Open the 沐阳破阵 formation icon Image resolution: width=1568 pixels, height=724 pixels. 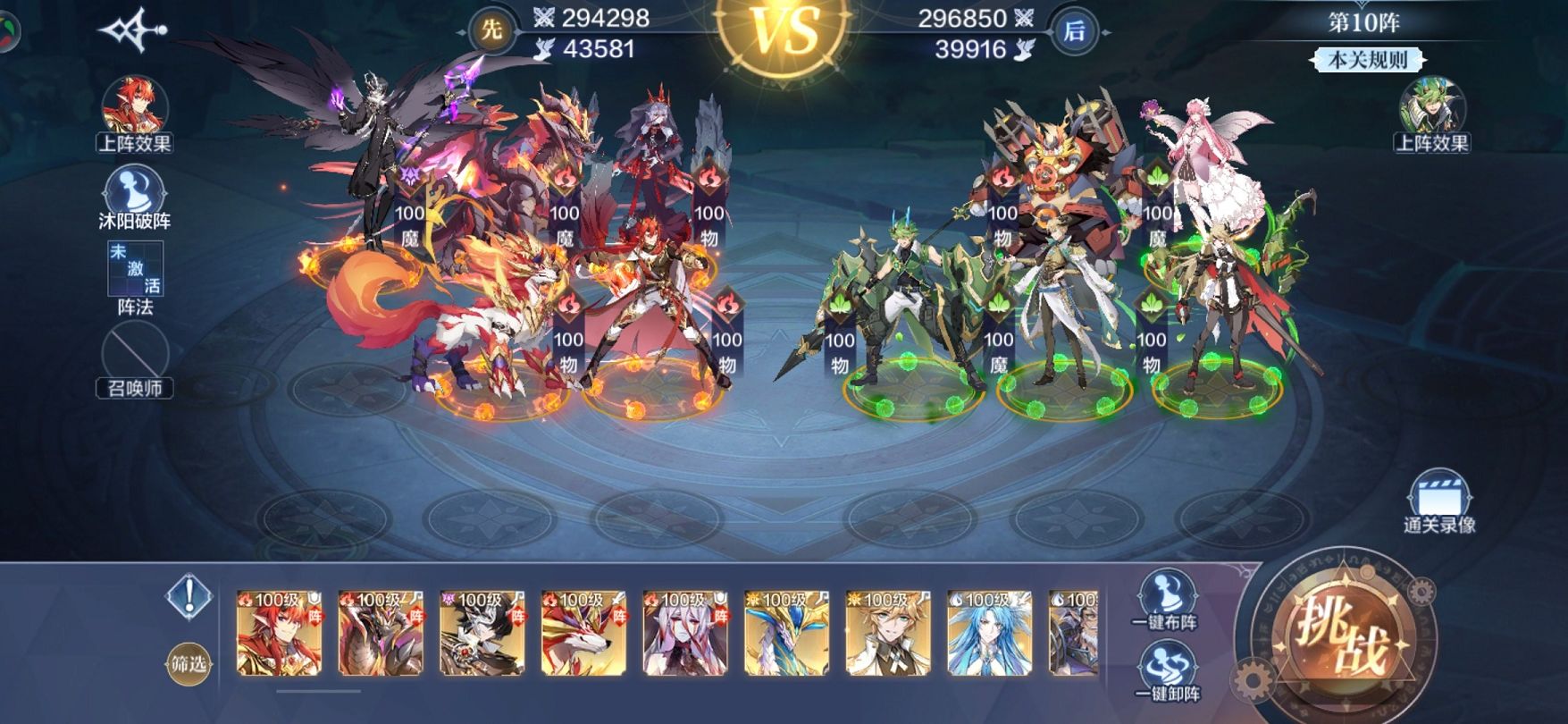click(134, 197)
